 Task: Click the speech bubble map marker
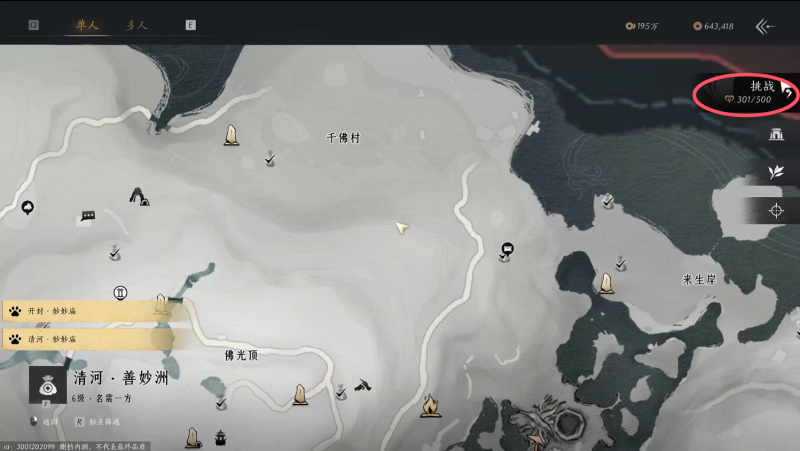click(x=88, y=215)
